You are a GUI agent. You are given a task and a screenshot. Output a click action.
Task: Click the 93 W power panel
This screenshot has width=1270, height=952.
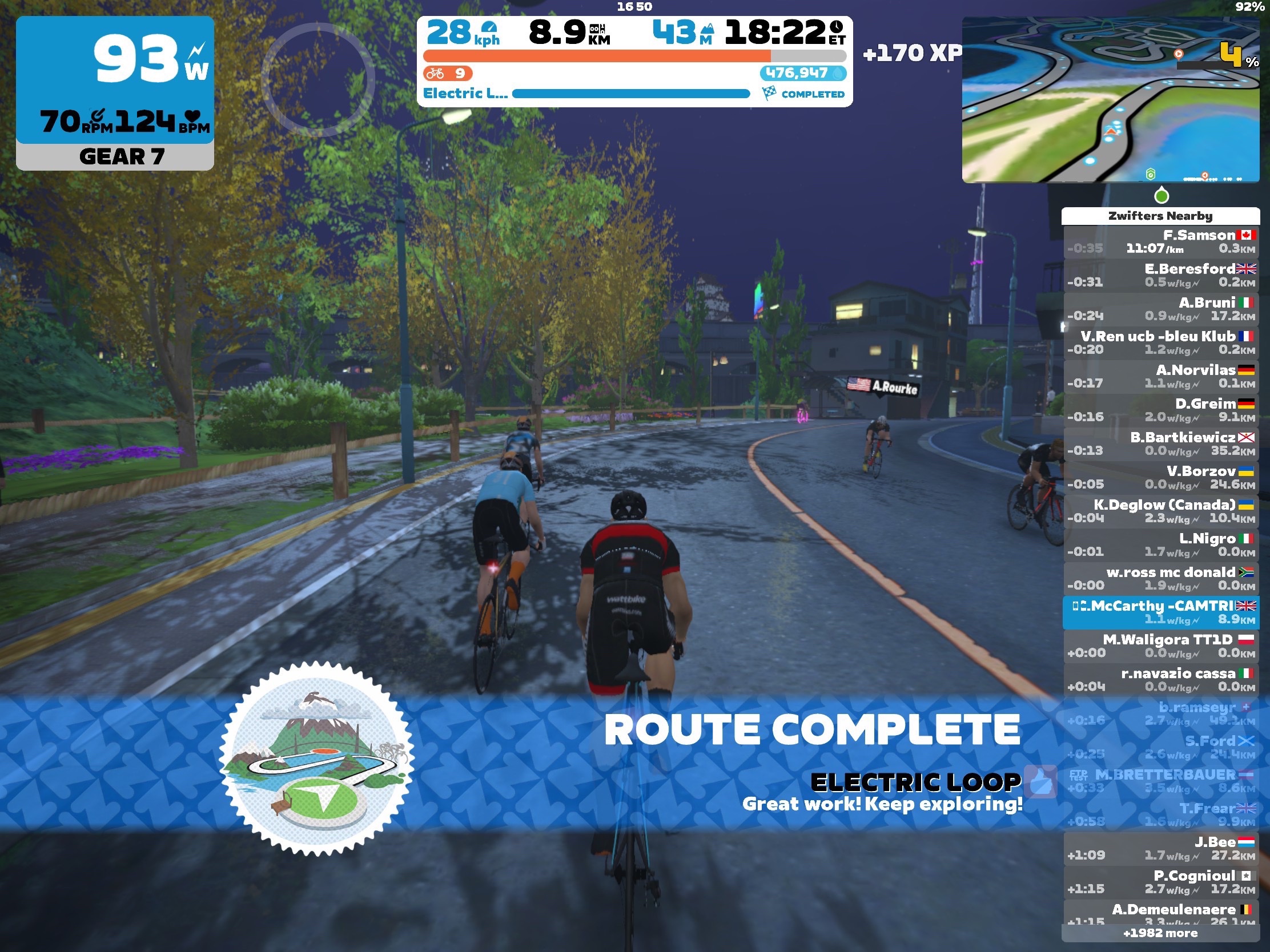click(x=115, y=80)
